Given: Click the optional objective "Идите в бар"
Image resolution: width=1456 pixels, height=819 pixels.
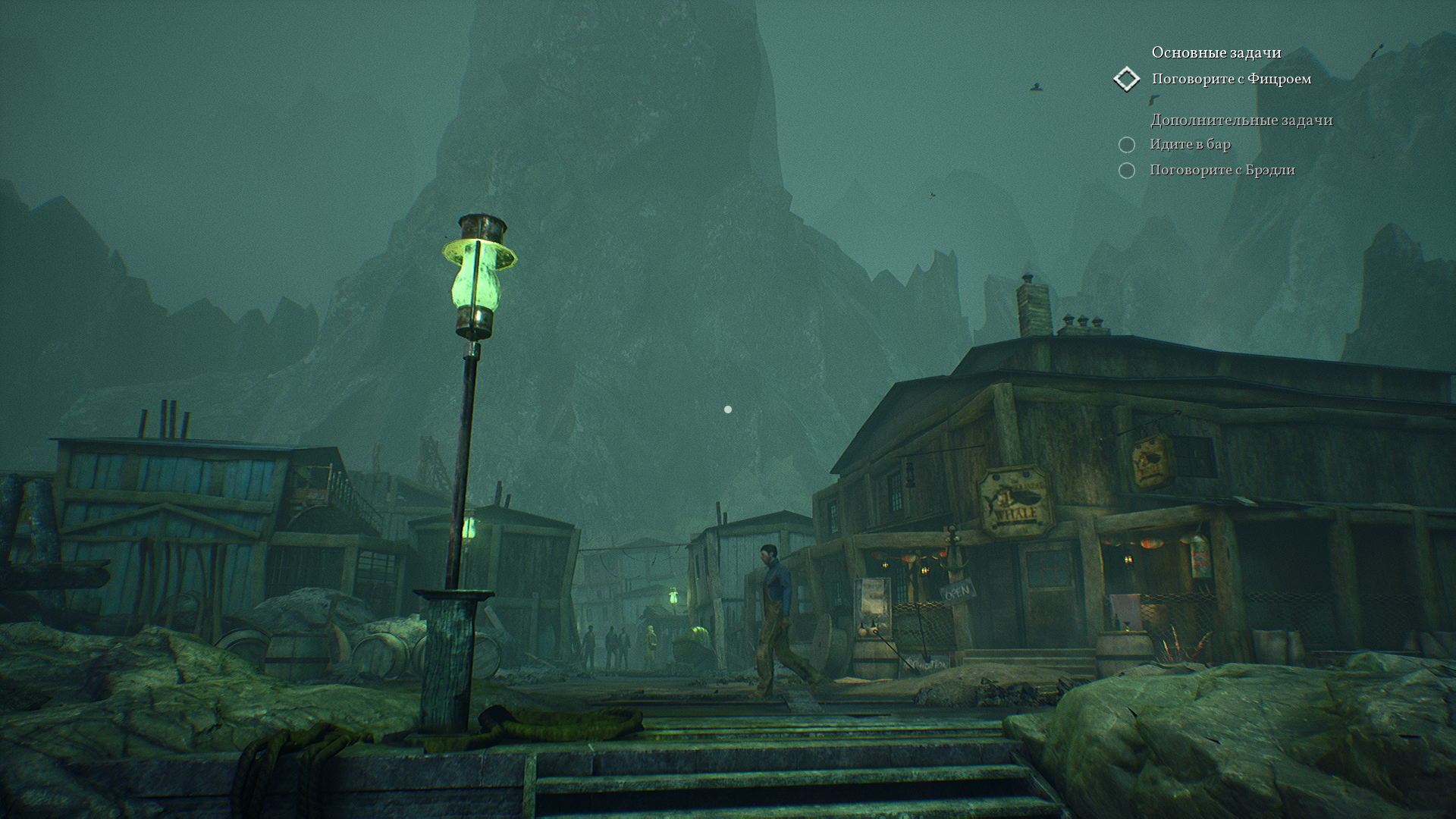Looking at the screenshot, I should coord(1190,144).
